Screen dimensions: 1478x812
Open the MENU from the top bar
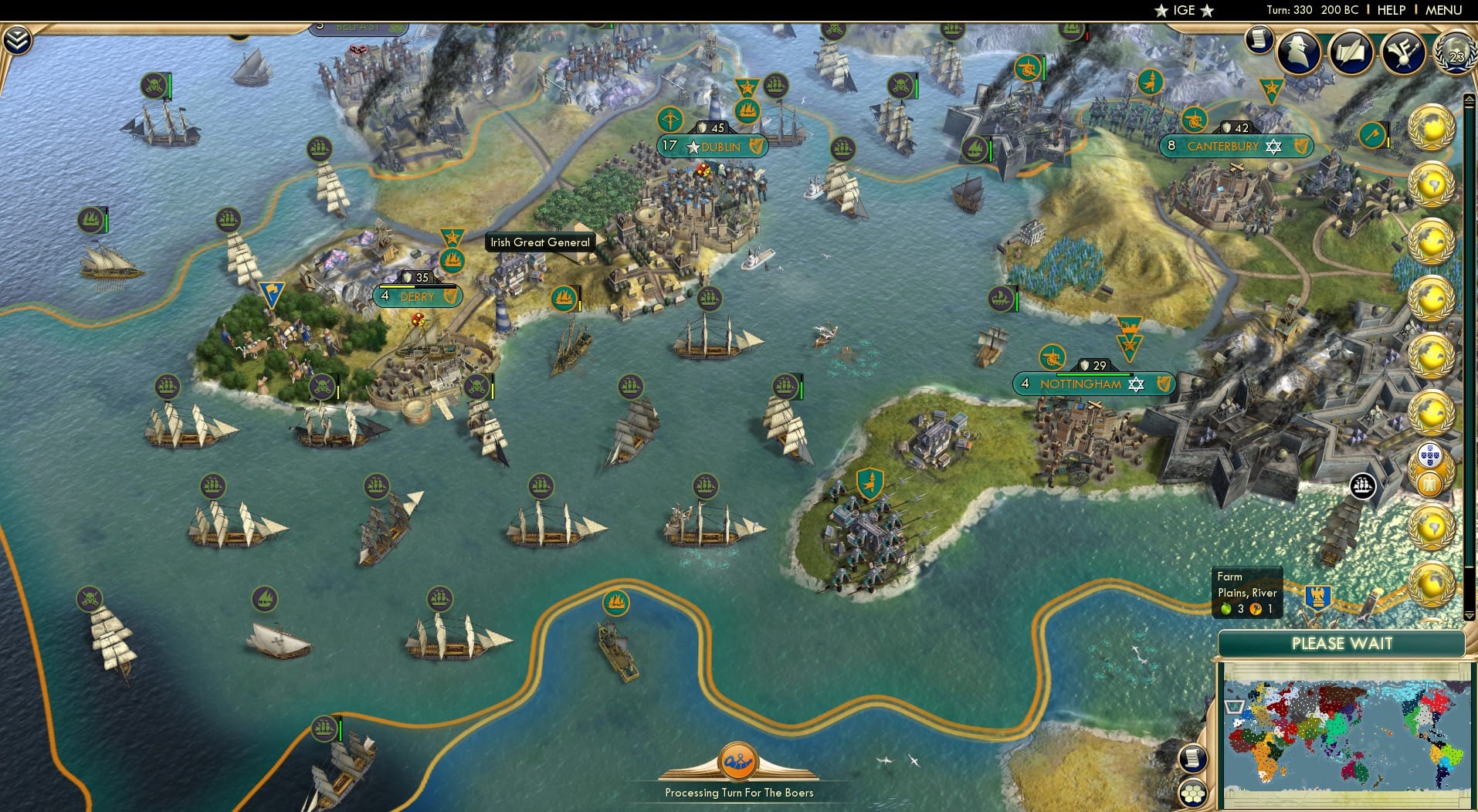(1446, 10)
